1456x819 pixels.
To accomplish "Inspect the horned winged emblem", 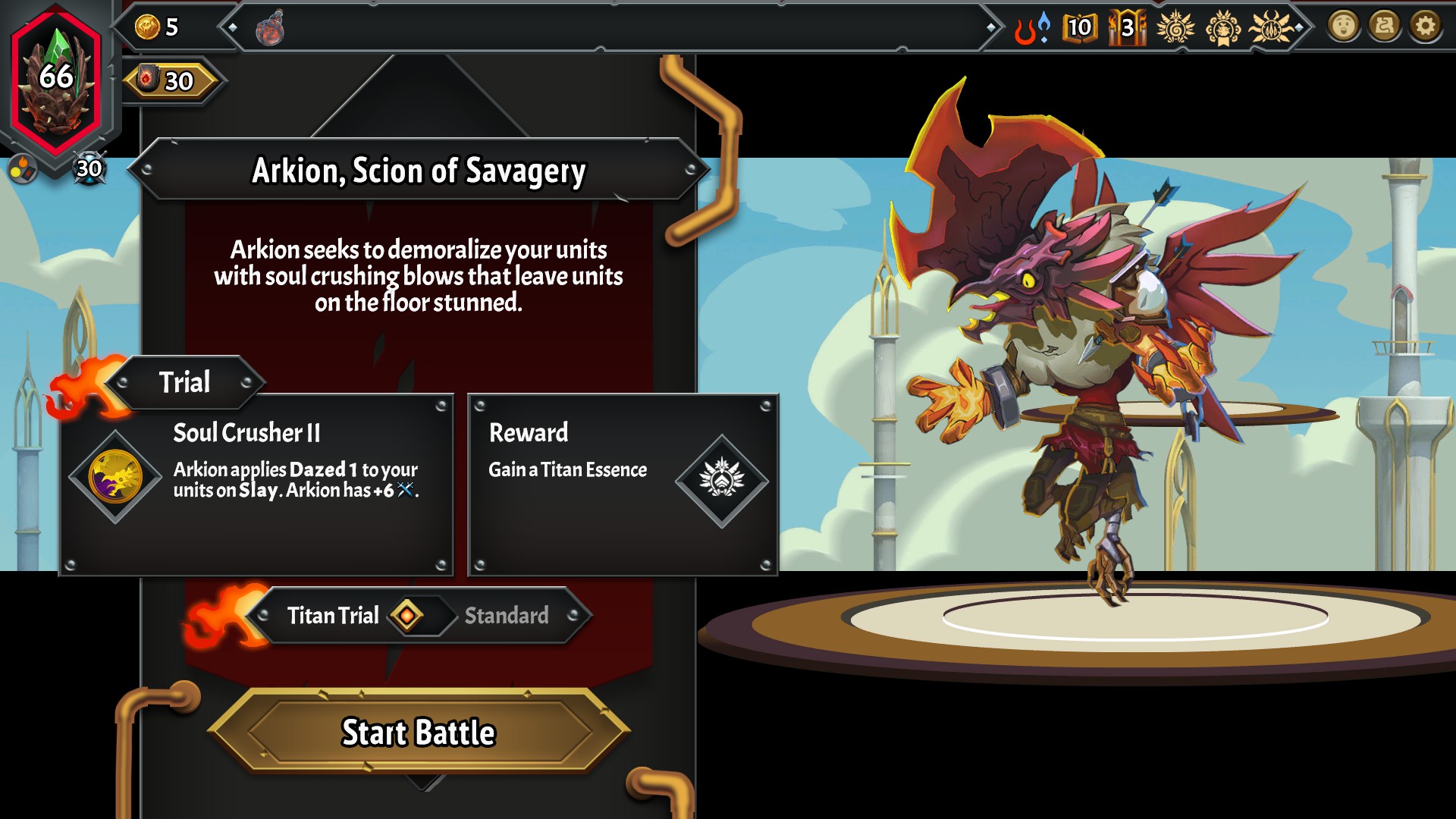I will (1272, 28).
